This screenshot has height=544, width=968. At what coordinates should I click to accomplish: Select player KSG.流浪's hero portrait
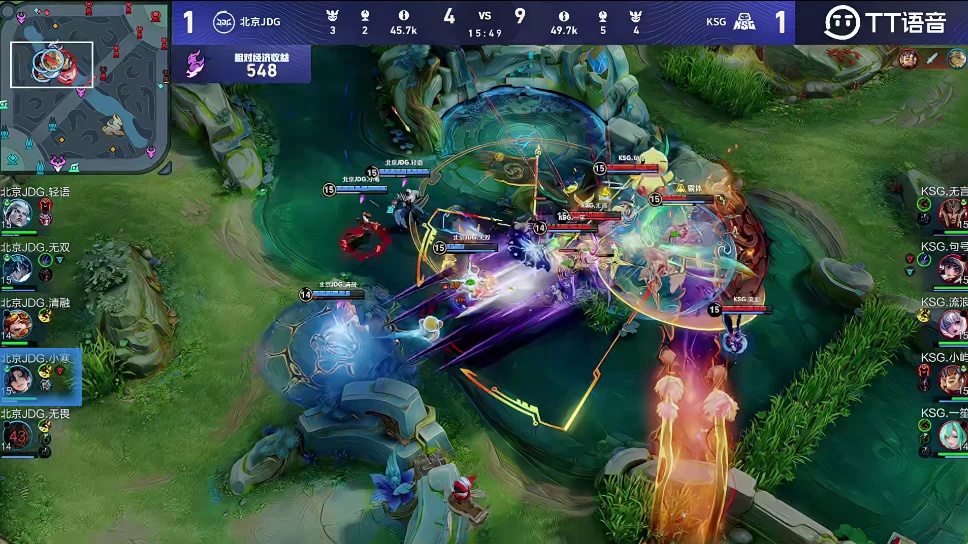point(951,324)
